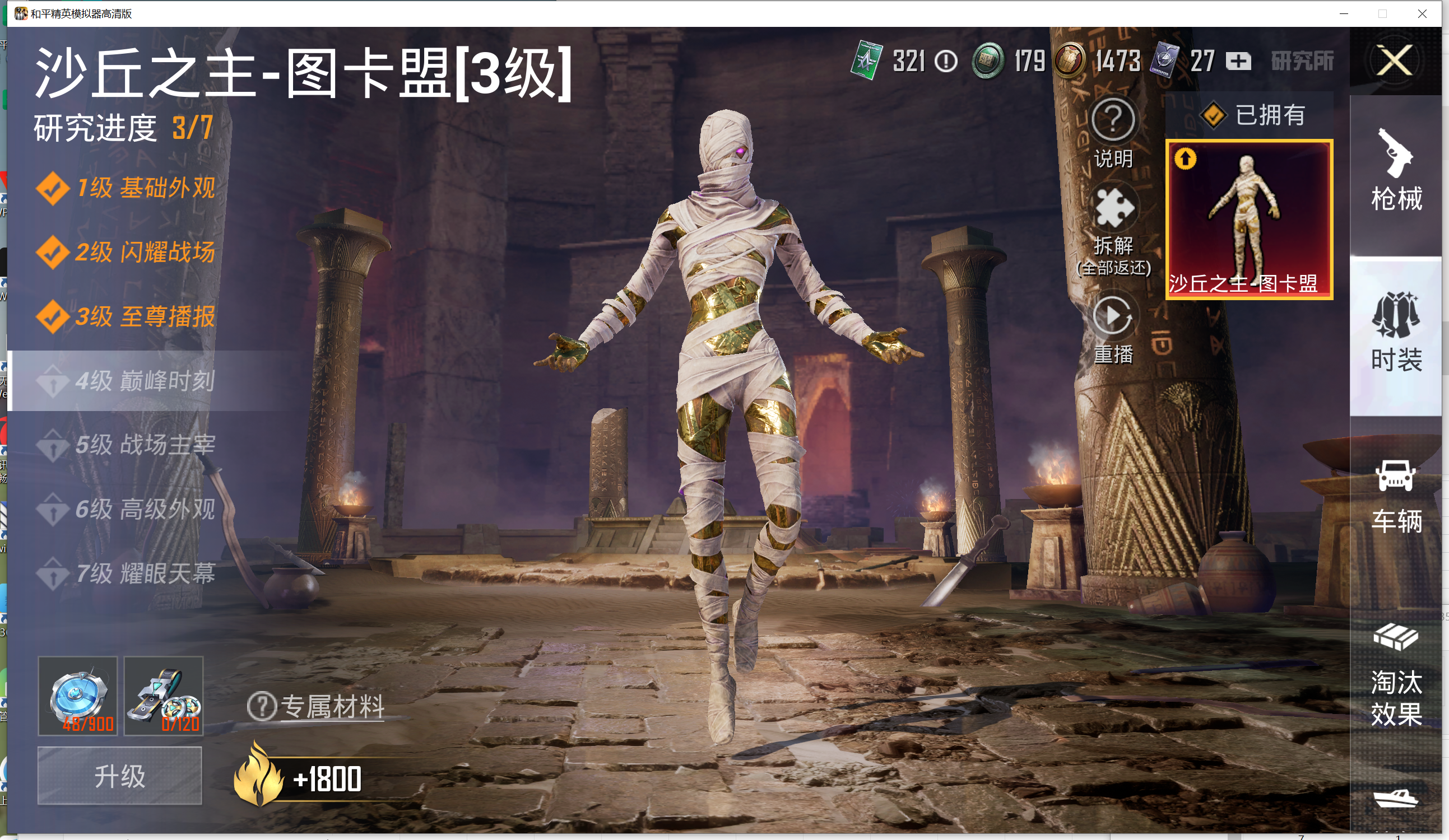Select level 4 巅峰时刻 entry
Image resolution: width=1449 pixels, height=840 pixels.
click(127, 381)
